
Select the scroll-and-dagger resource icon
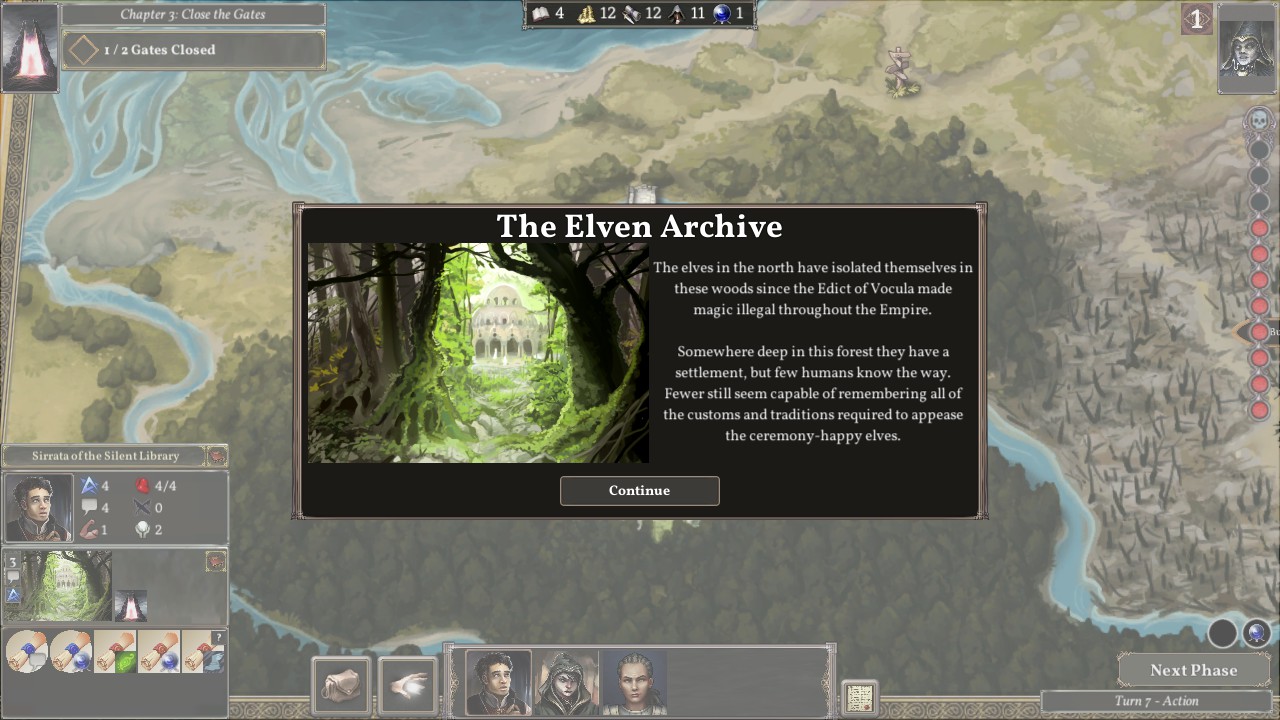coord(631,15)
